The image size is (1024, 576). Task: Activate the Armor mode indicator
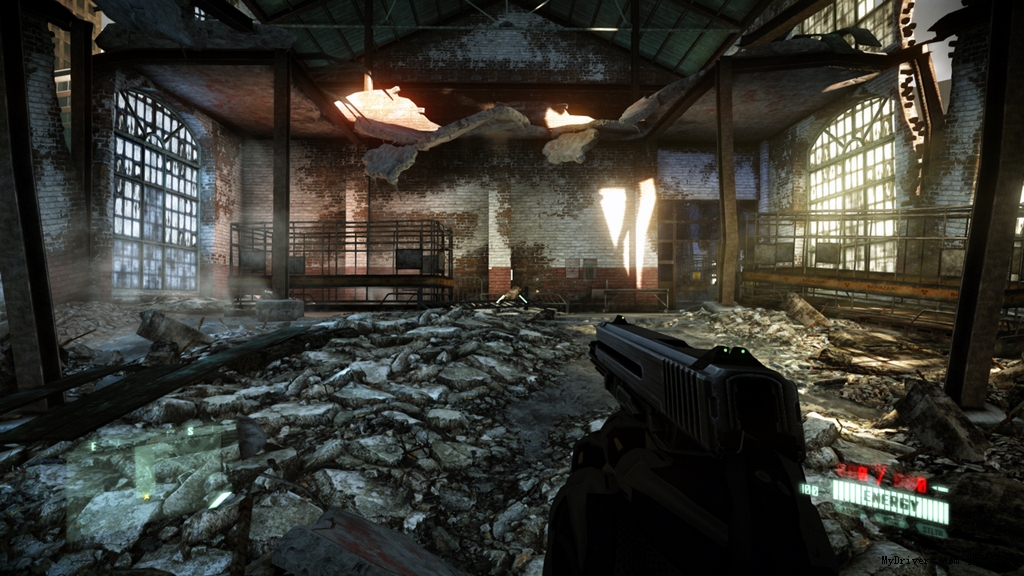[x=891, y=519]
